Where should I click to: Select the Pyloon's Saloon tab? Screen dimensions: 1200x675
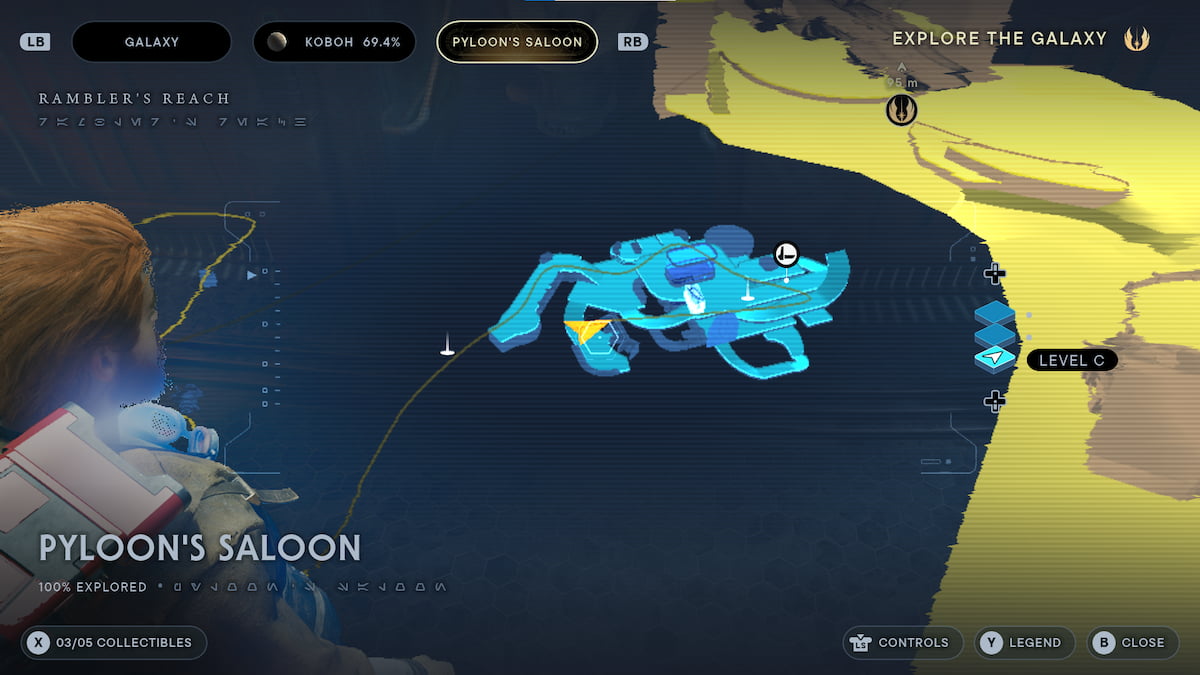pos(517,42)
